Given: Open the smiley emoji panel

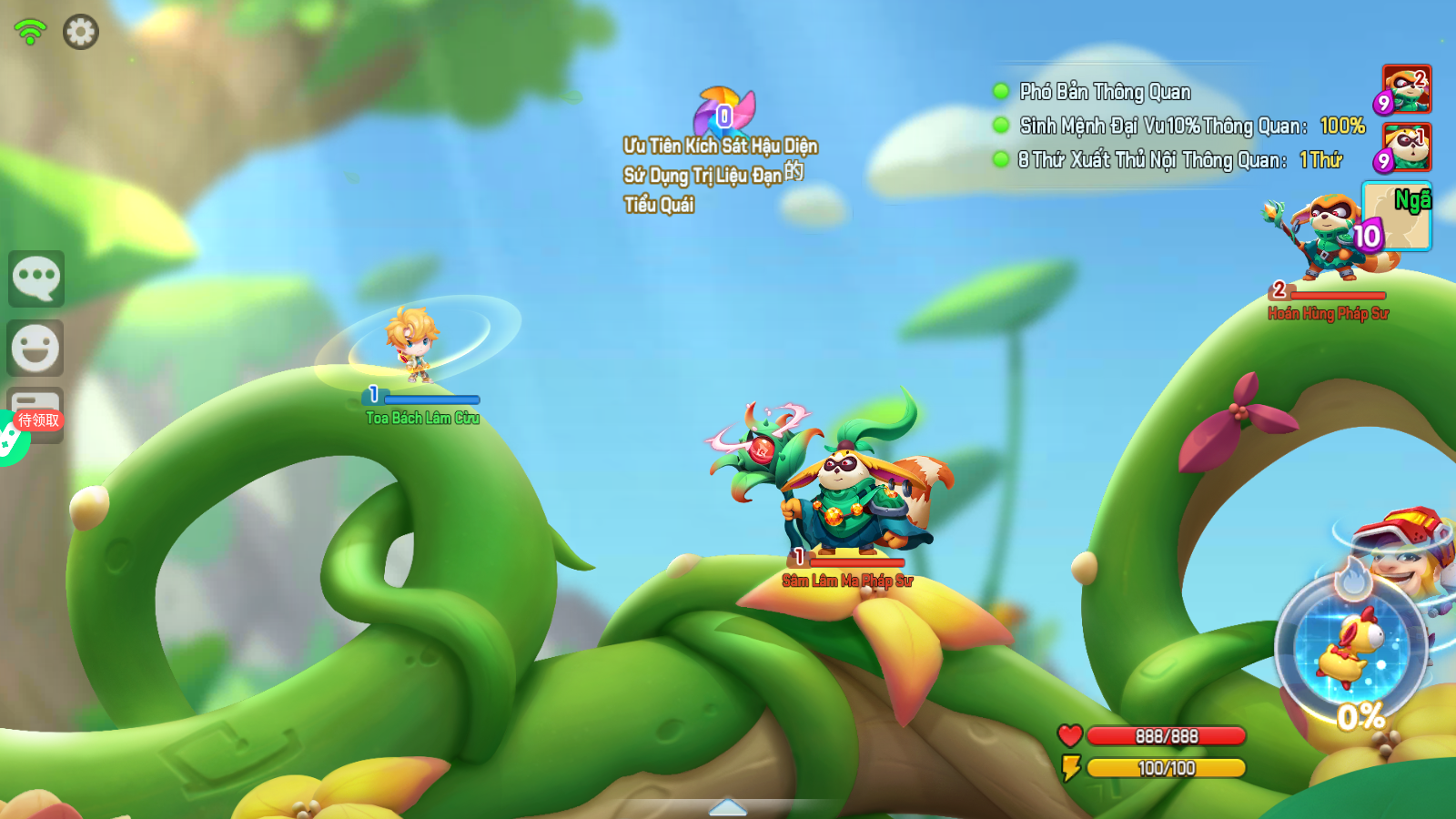Looking at the screenshot, I should click(35, 348).
